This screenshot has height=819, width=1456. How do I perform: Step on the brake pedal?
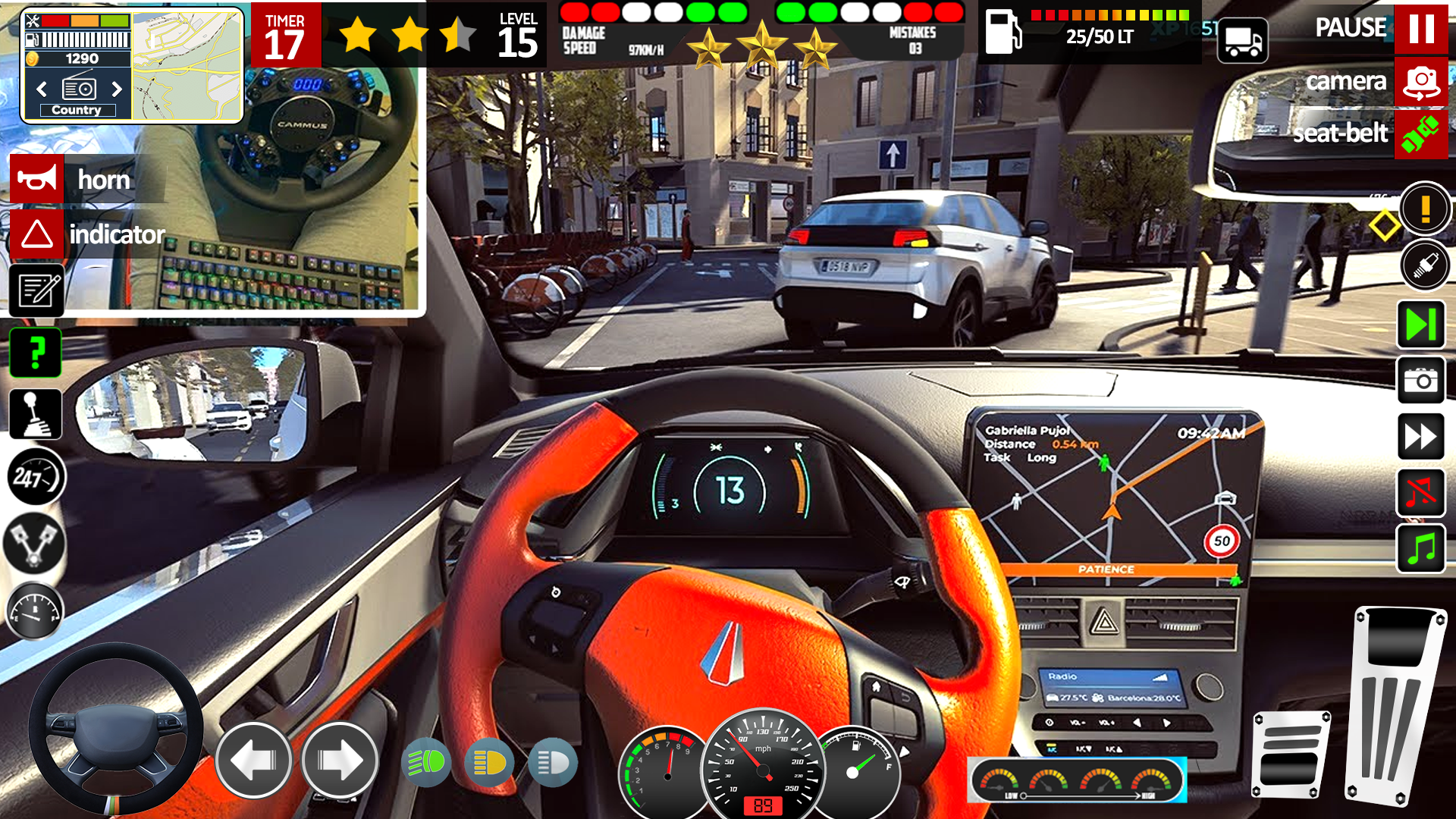[1291, 755]
